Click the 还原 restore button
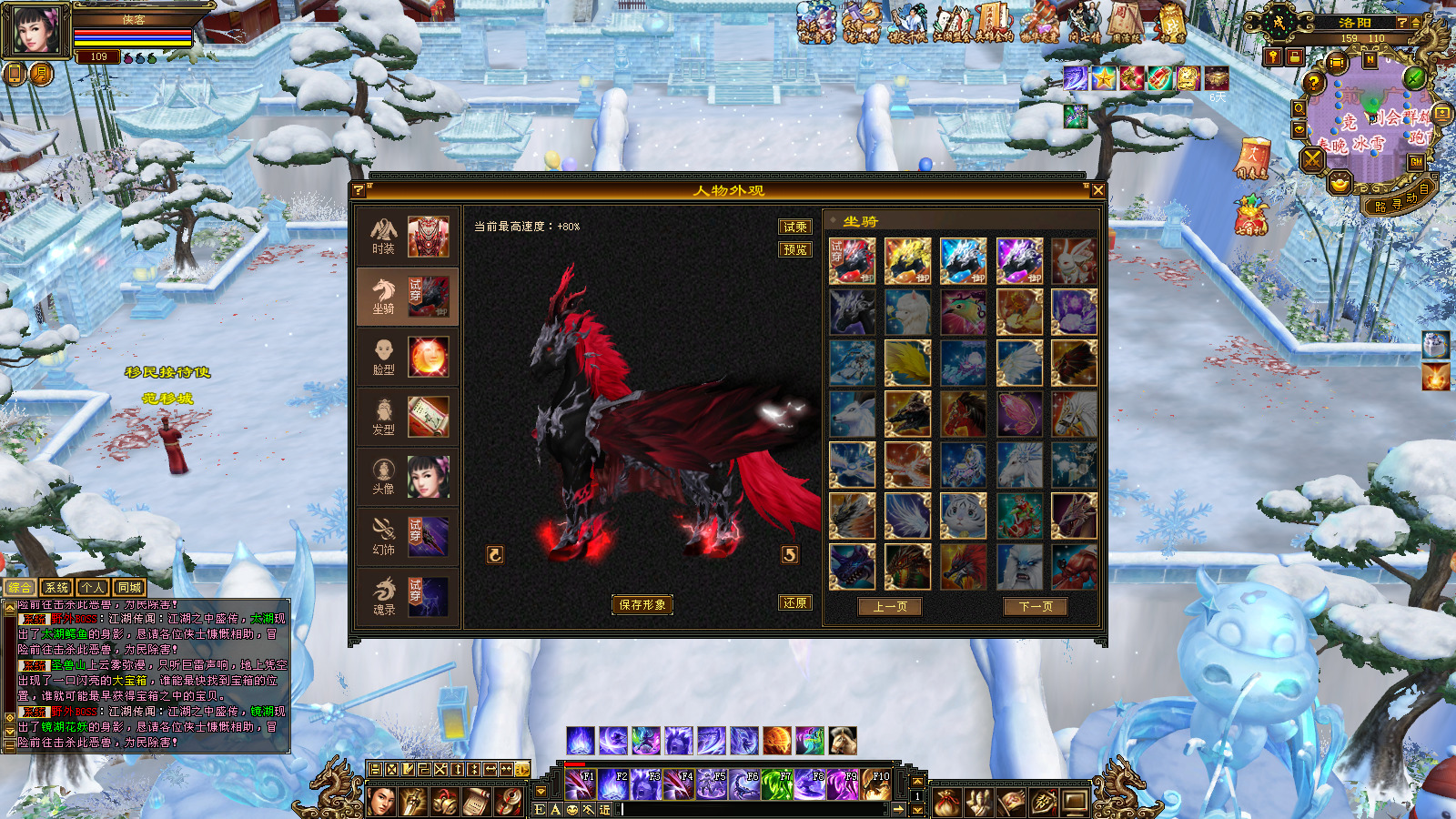 pyautogui.click(x=794, y=603)
